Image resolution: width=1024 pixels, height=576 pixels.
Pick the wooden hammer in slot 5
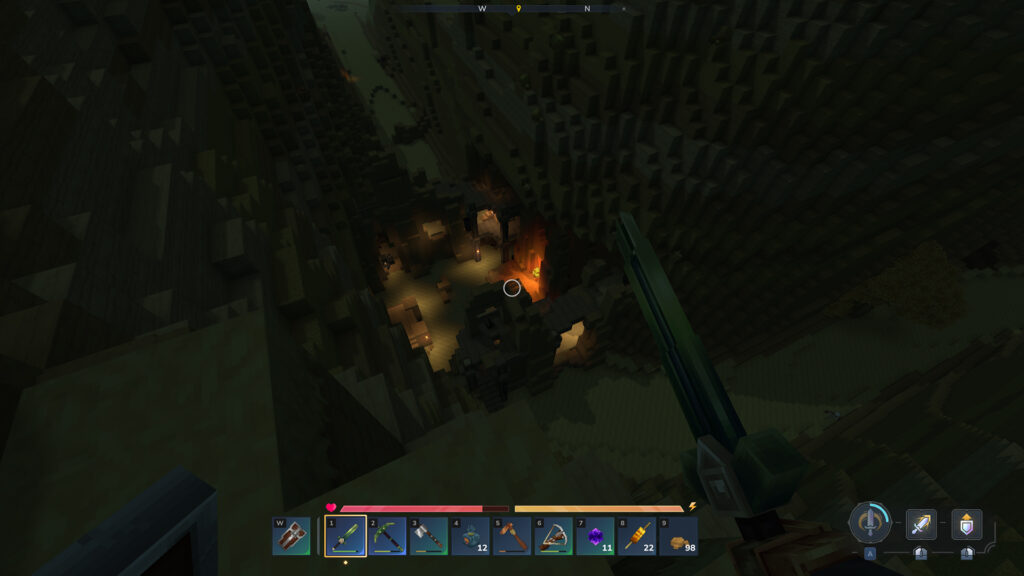[512, 537]
